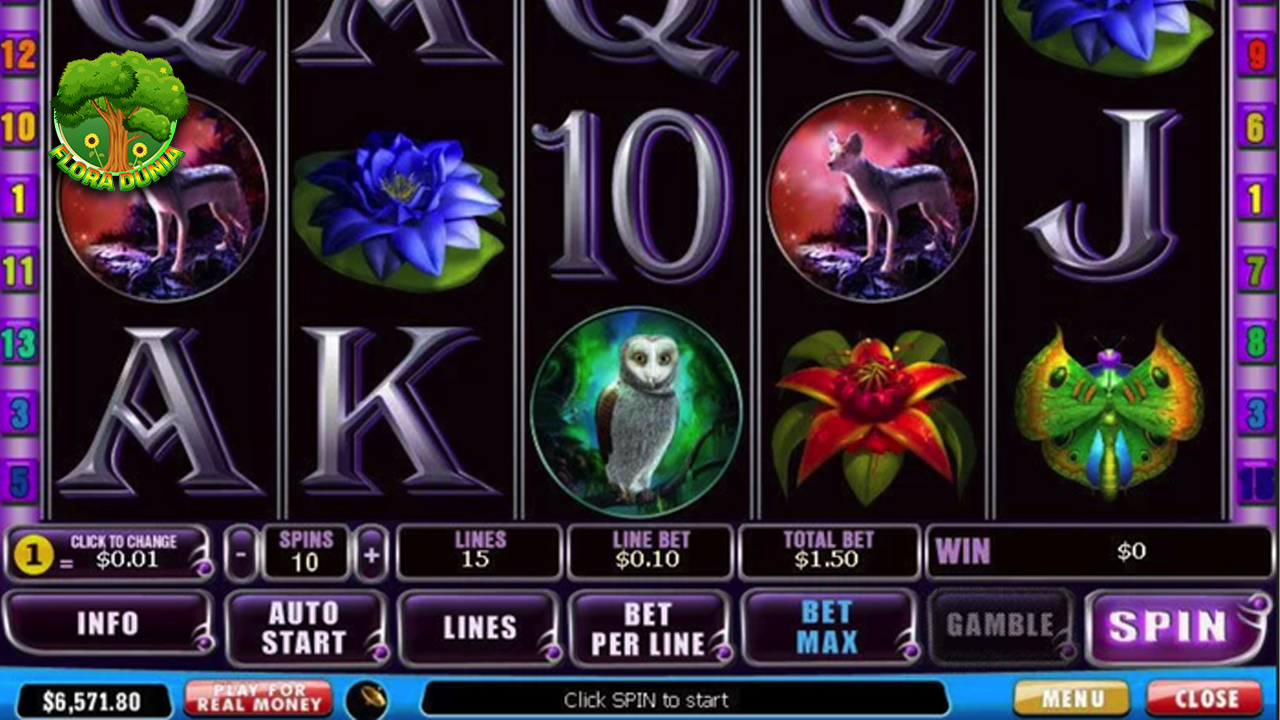This screenshot has height=720, width=1280.
Task: Open the Menu
Action: pos(1071,698)
